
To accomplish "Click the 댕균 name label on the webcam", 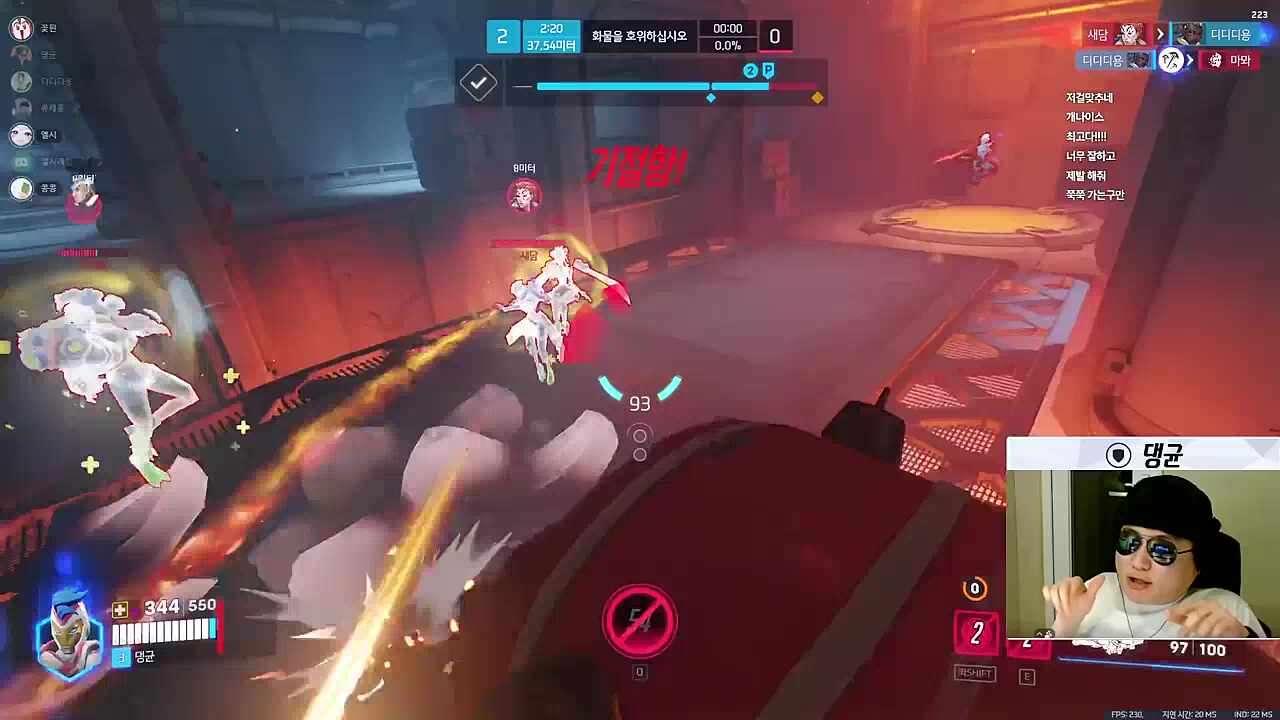I will point(1163,457).
